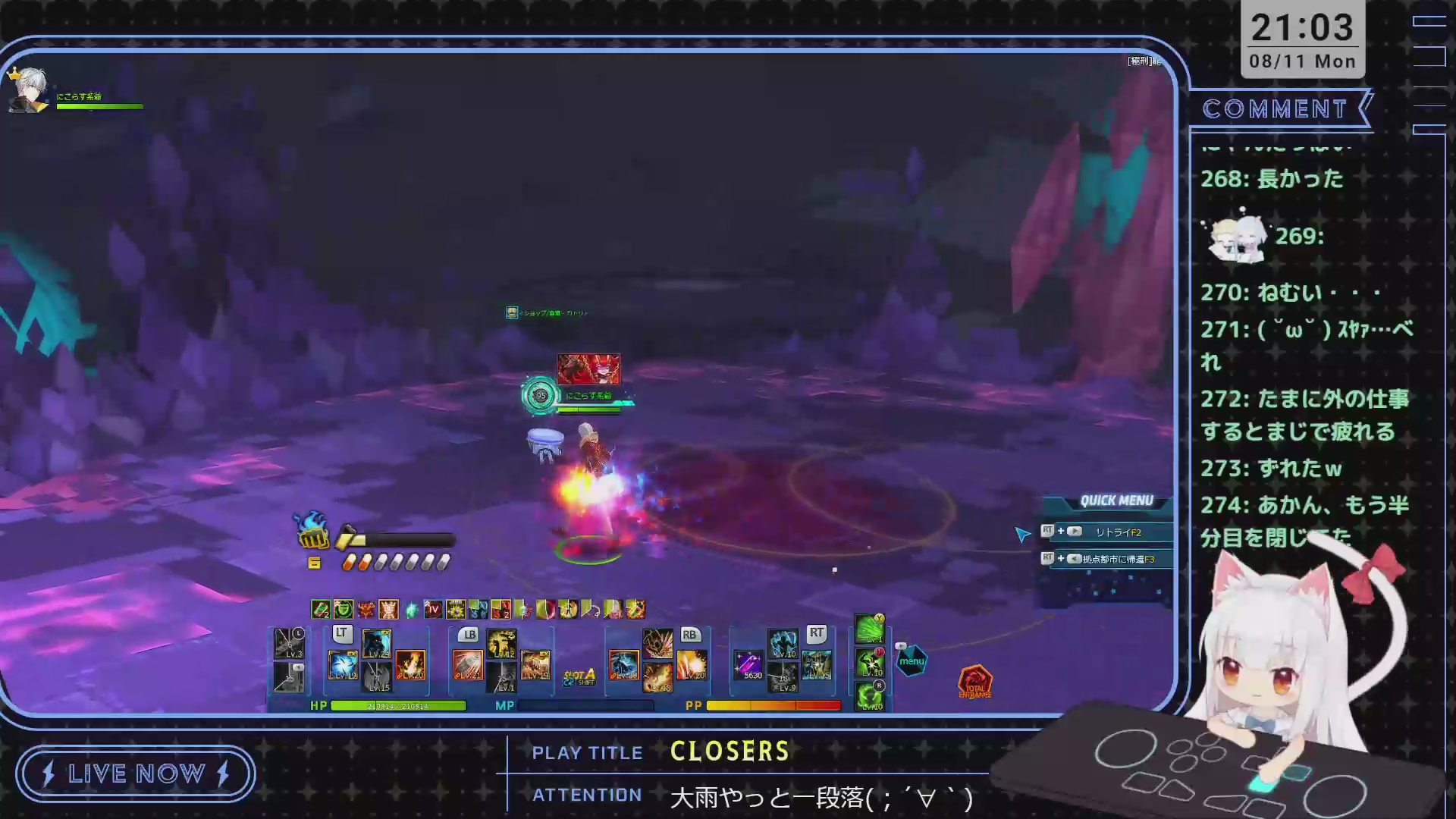Activate the orange explosion skill under RB
Image resolution: width=1456 pixels, height=819 pixels.
(691, 665)
